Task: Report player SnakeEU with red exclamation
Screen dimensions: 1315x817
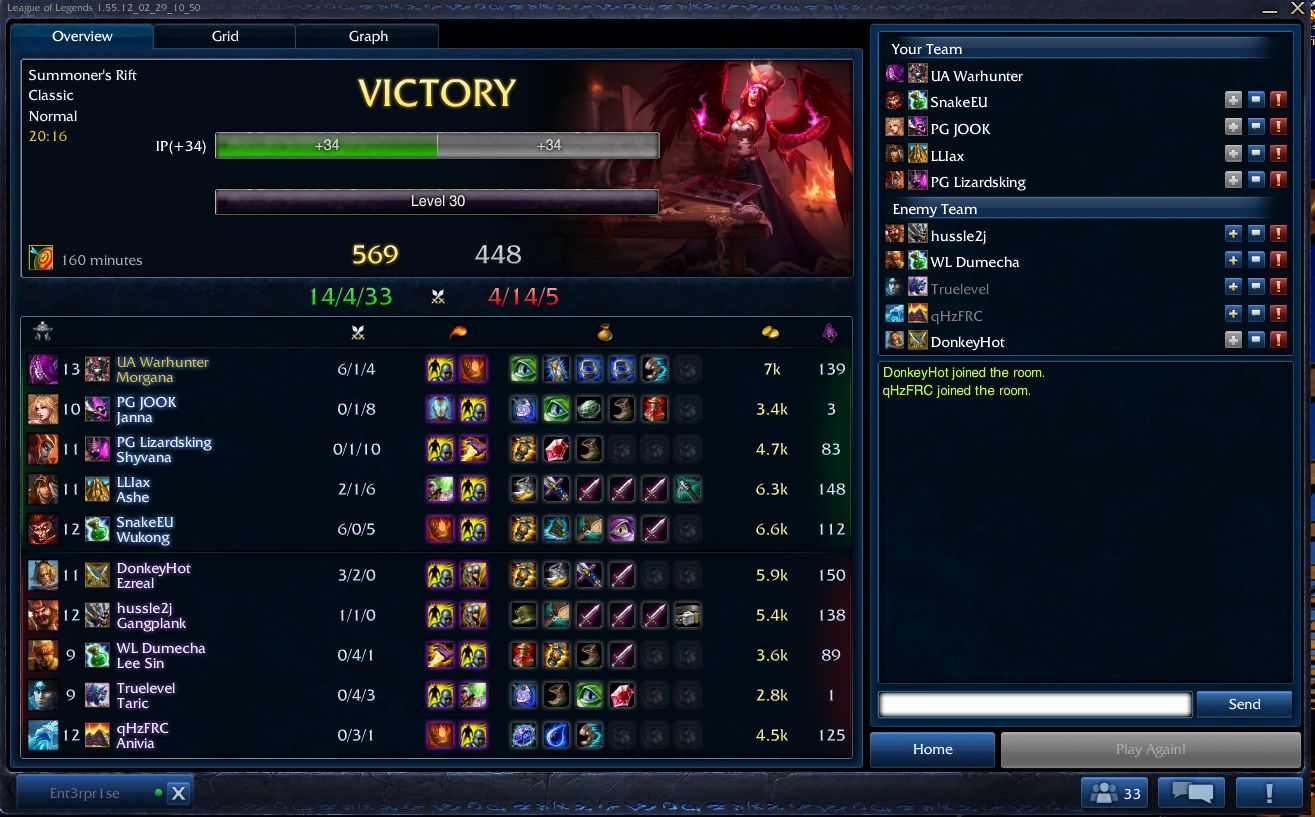Action: coord(1278,101)
